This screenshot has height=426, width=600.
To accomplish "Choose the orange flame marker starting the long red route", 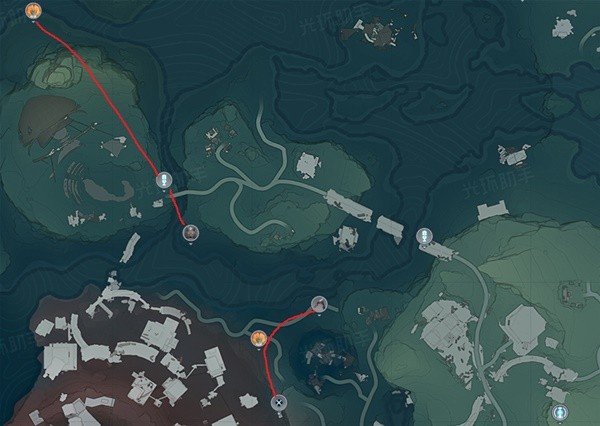I will (x=33, y=11).
